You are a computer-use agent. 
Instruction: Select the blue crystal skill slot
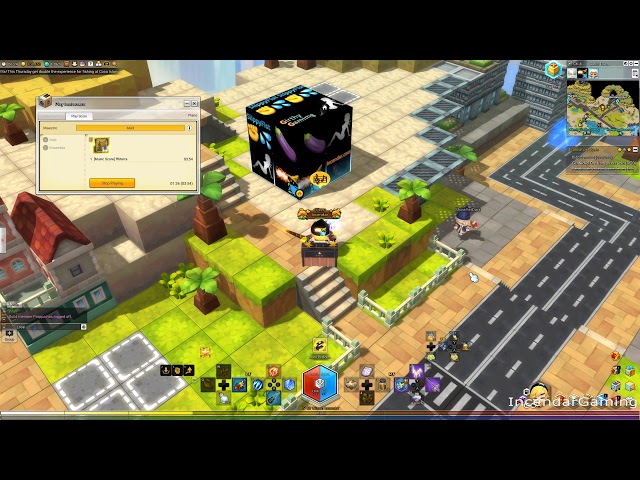290,384
